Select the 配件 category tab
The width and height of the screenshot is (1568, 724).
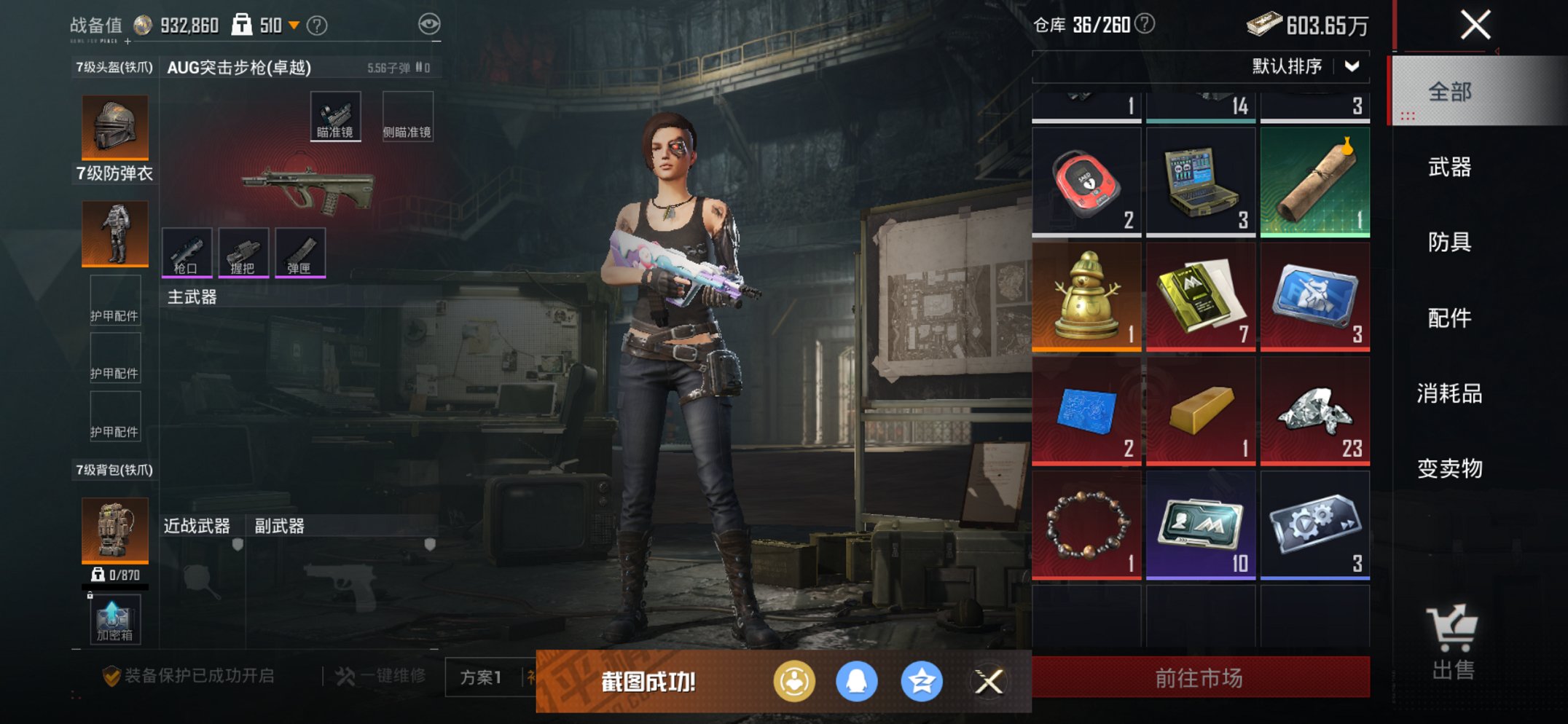click(x=1449, y=318)
